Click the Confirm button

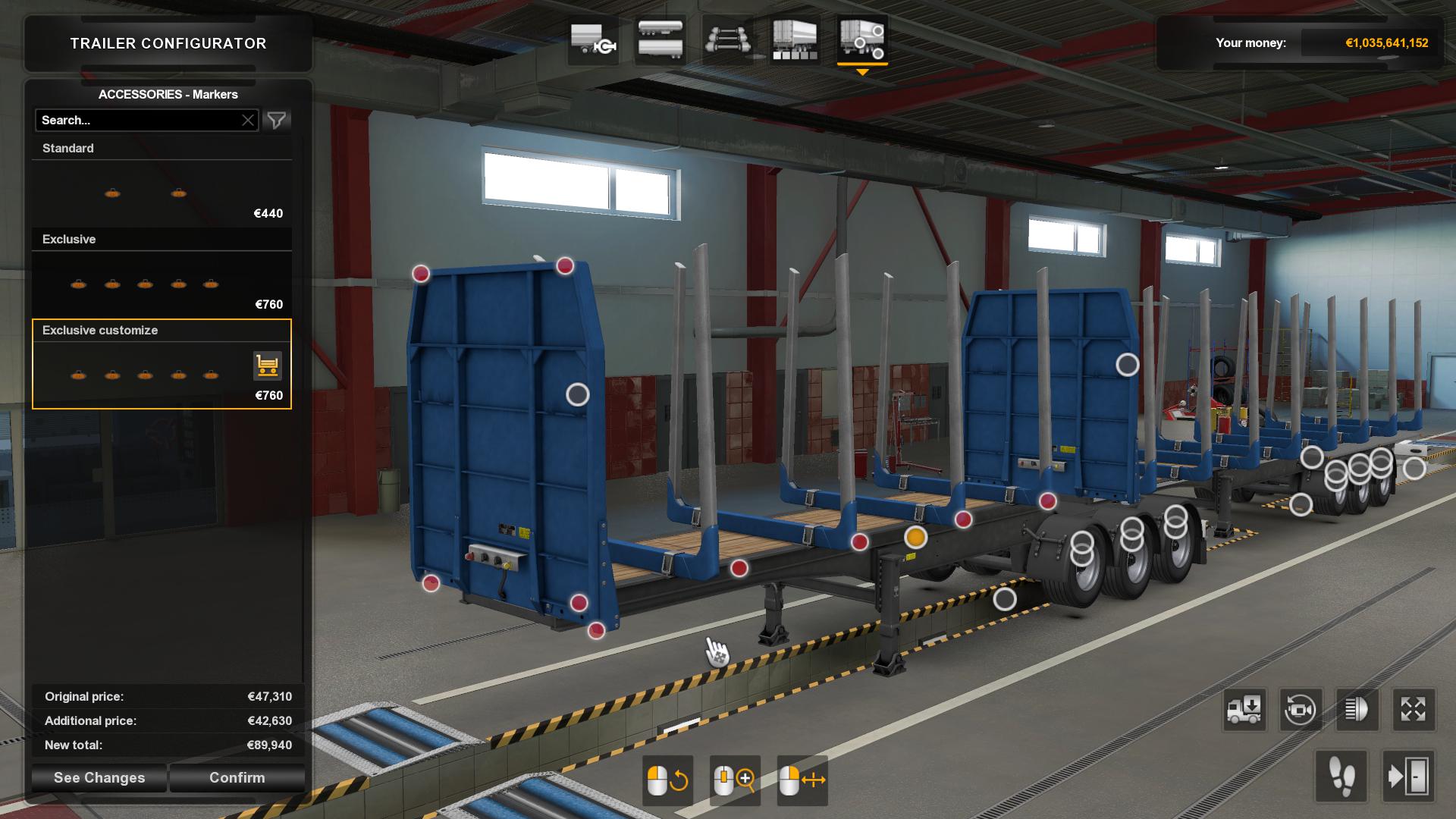coord(237,777)
